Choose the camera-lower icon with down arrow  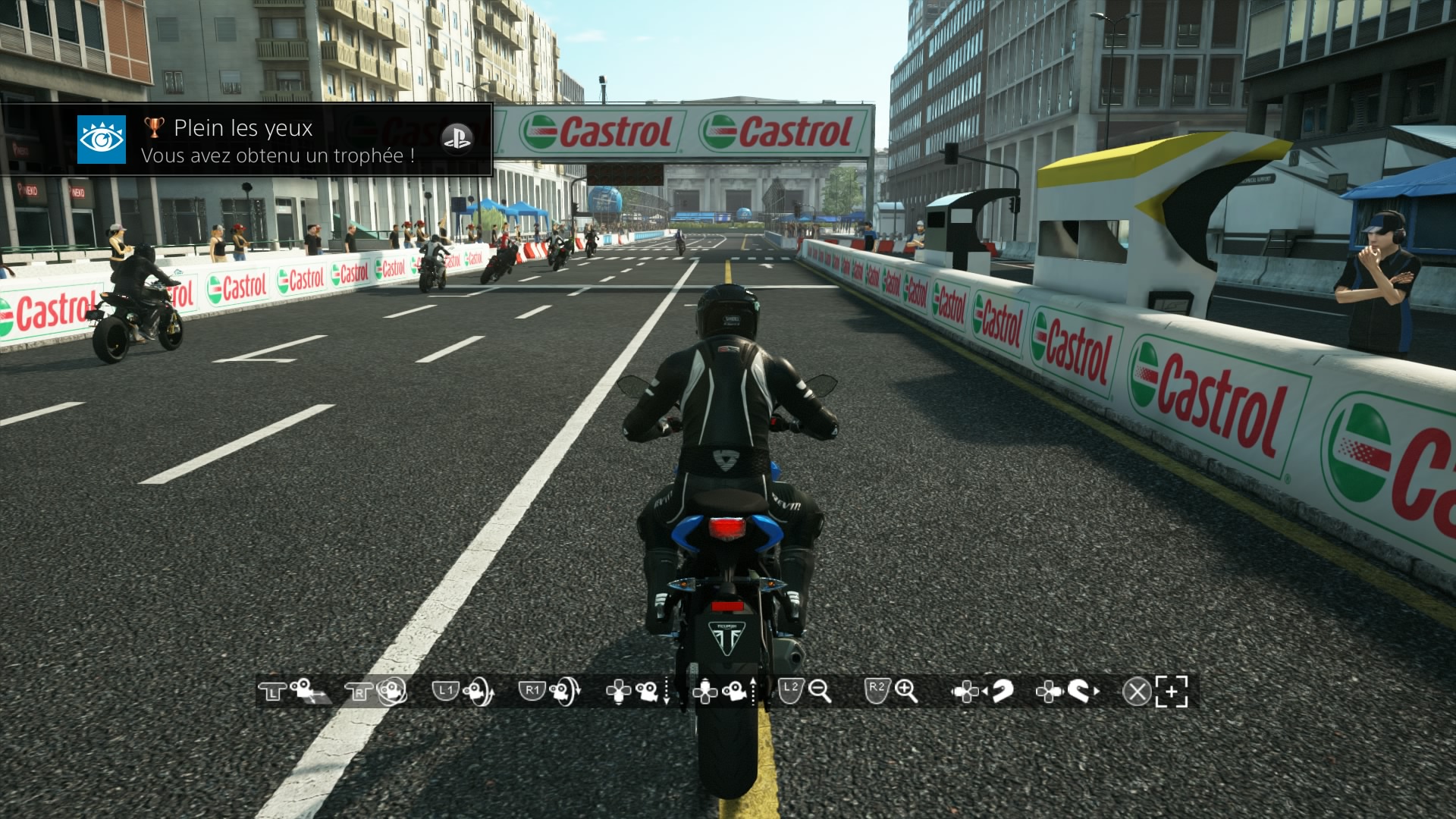[649, 691]
